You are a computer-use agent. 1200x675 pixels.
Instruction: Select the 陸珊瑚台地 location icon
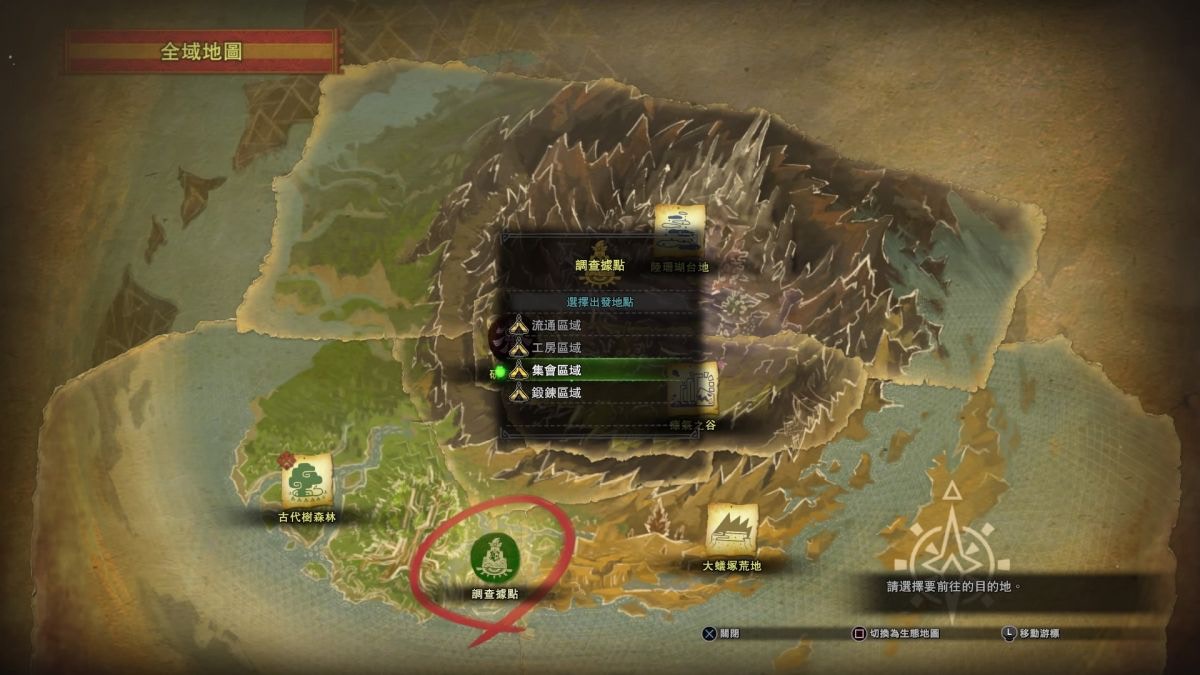tap(679, 230)
